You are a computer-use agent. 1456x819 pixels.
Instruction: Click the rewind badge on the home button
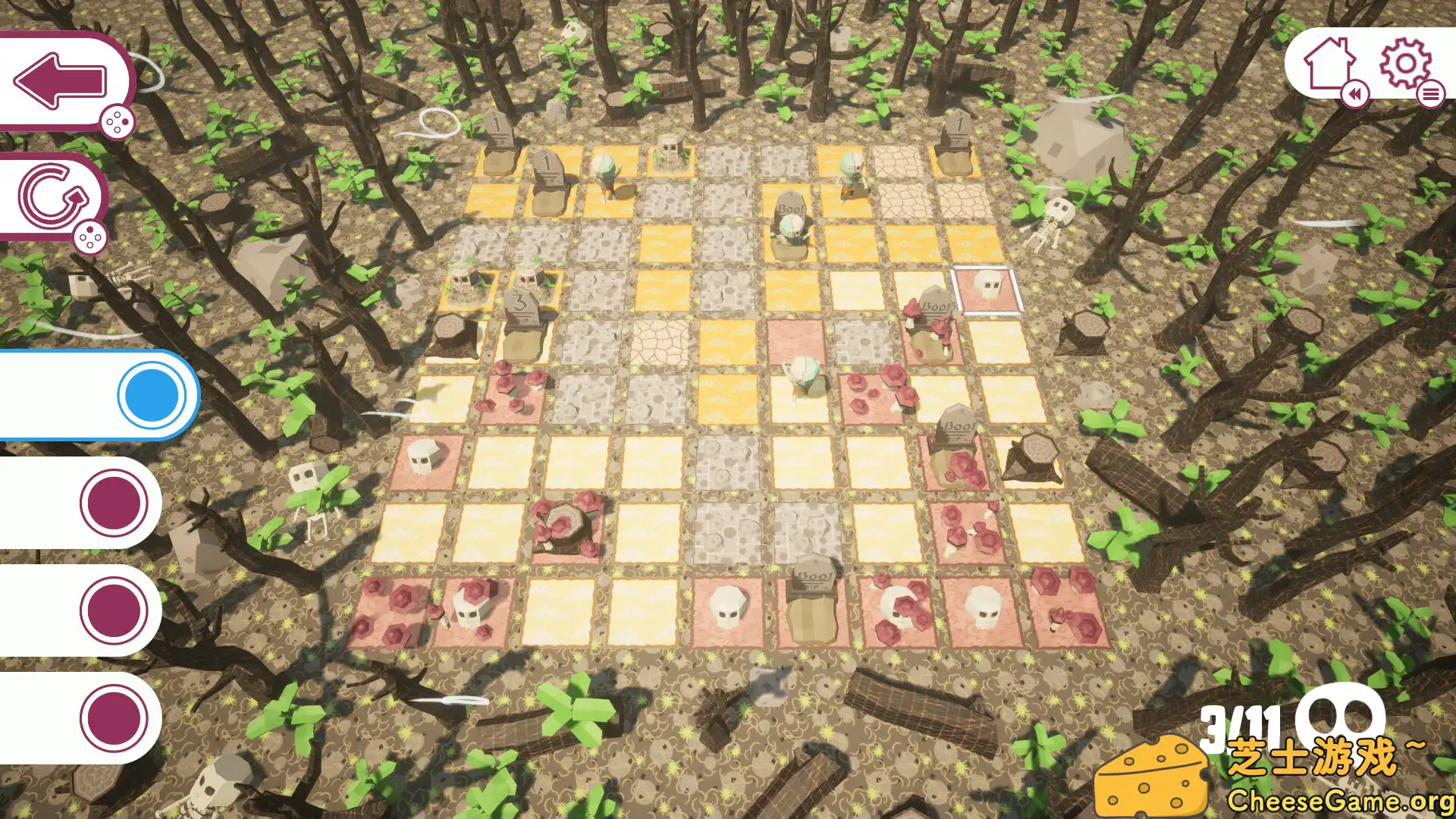tap(1354, 96)
